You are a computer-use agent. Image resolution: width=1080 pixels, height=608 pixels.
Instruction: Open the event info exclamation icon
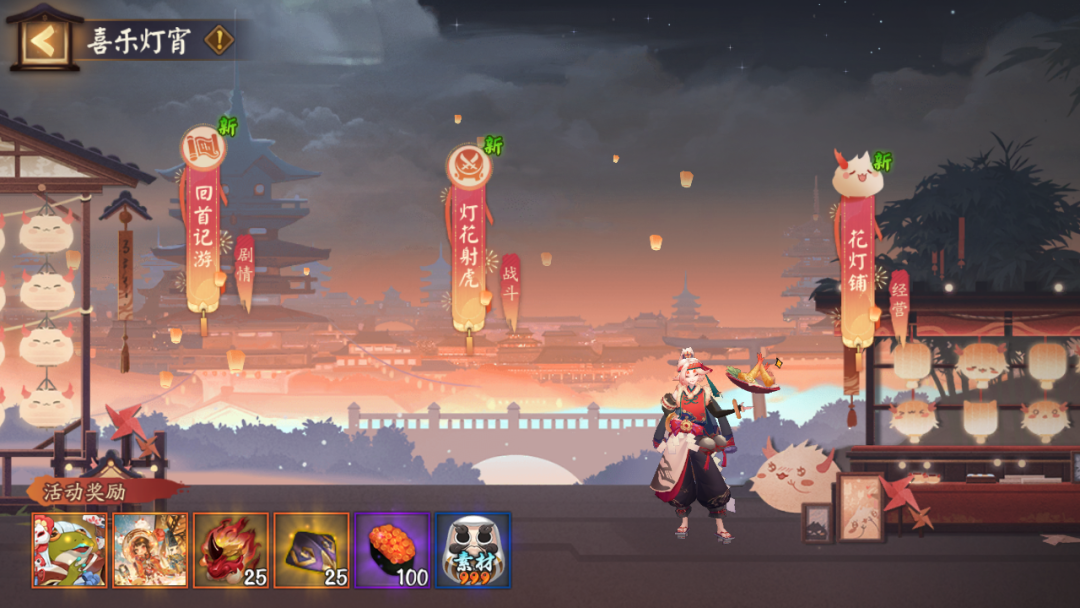pyautogui.click(x=219, y=41)
